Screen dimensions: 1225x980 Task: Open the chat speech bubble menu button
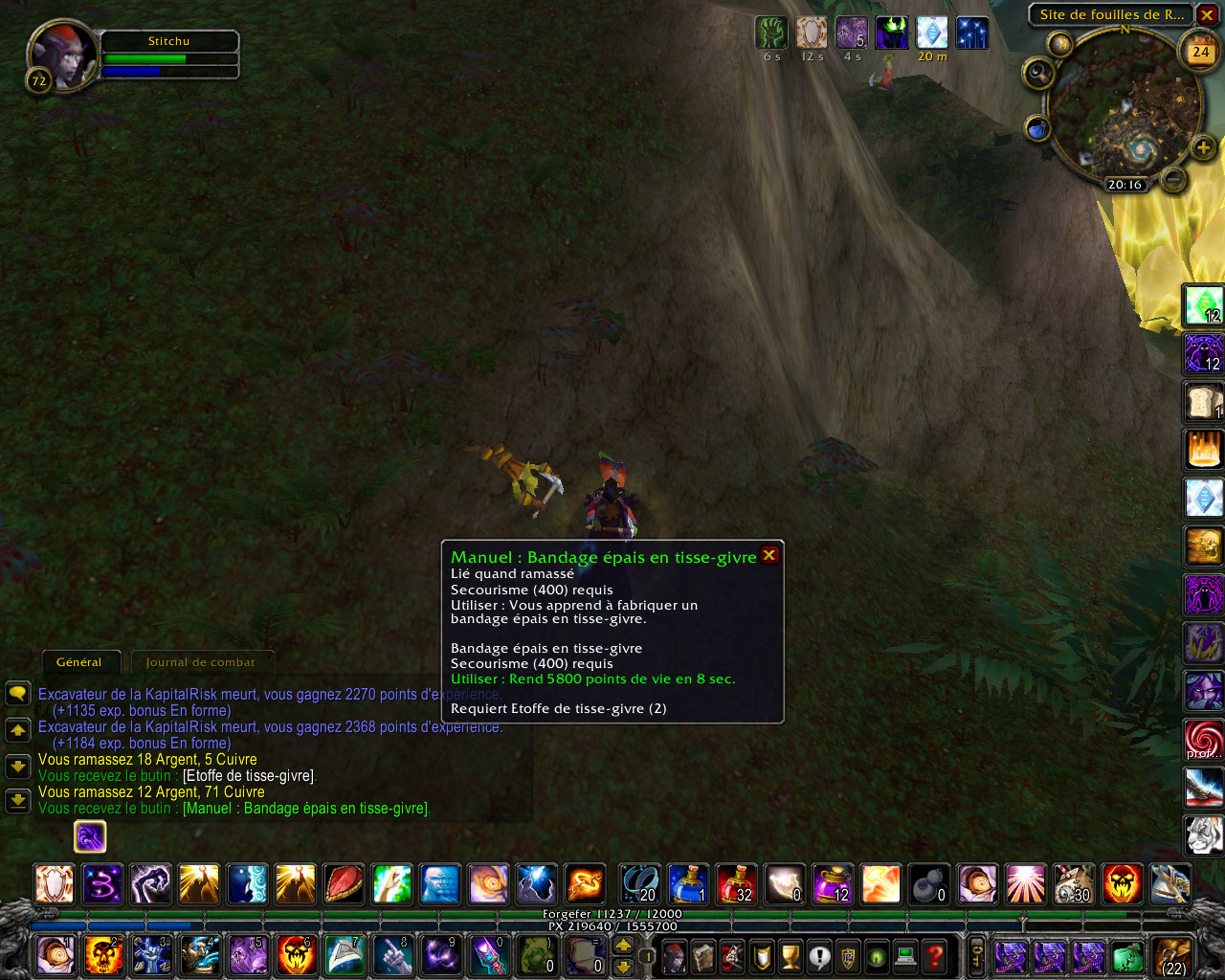point(18,694)
